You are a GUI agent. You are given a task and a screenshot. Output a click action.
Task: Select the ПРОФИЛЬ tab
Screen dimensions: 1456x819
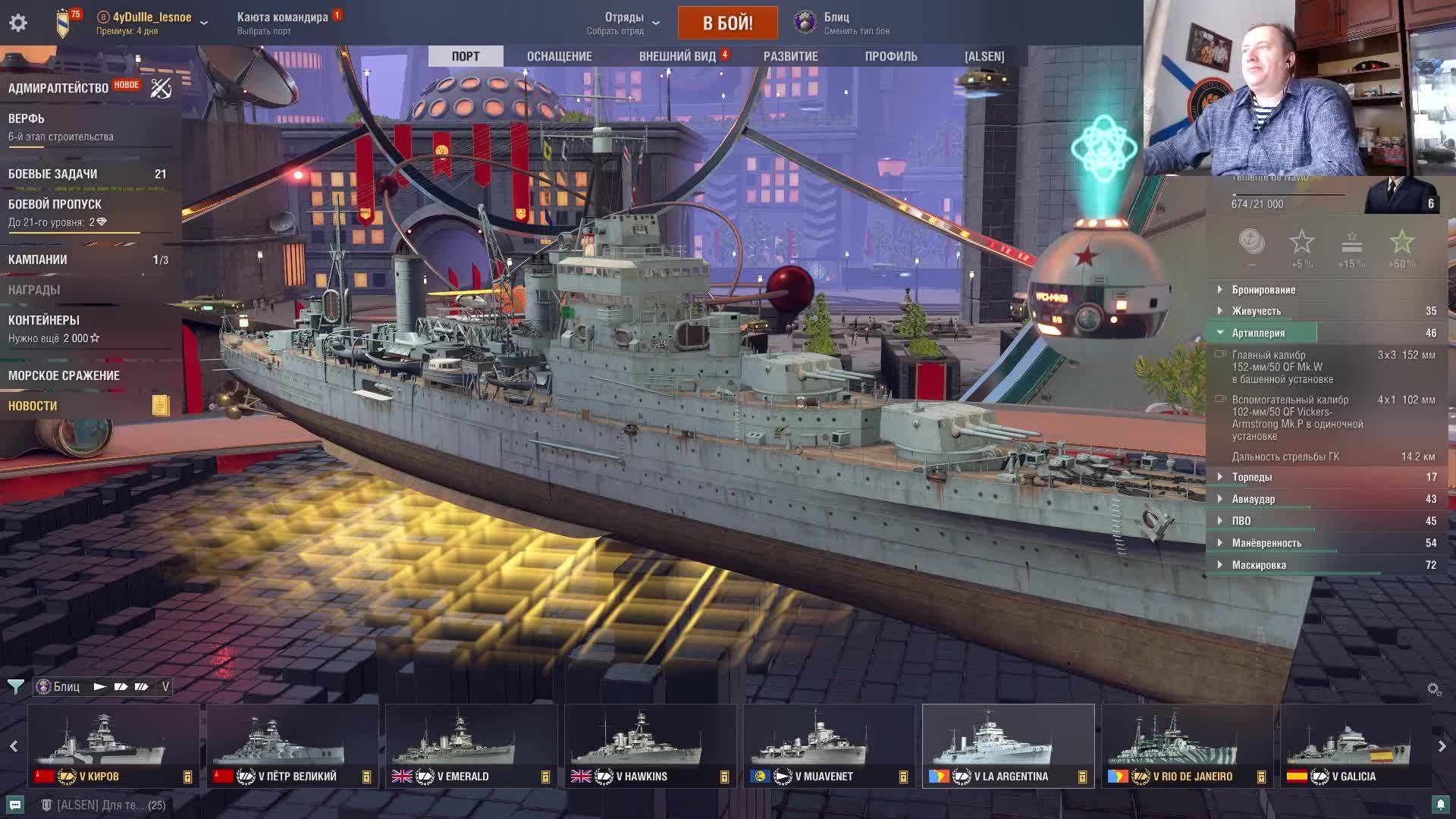click(x=891, y=56)
